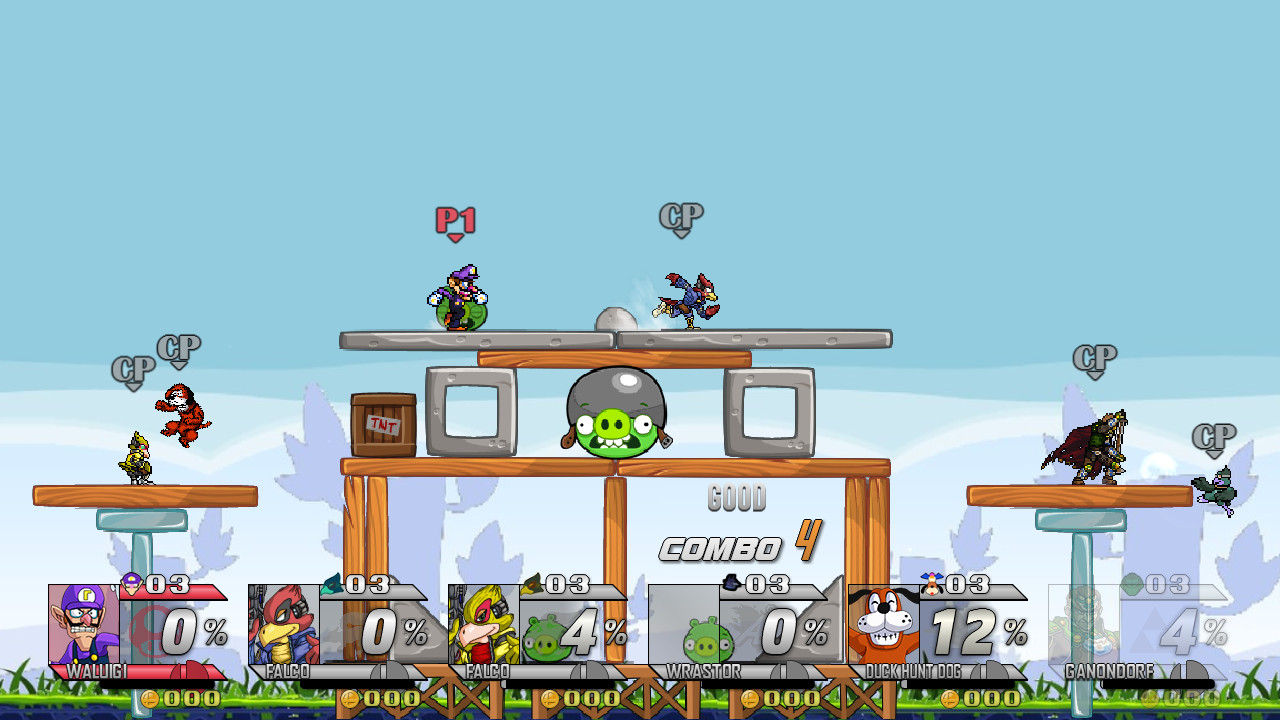Image resolution: width=1280 pixels, height=720 pixels.
Task: Click the P1 player tag above Waluigi
Action: pyautogui.click(x=454, y=219)
